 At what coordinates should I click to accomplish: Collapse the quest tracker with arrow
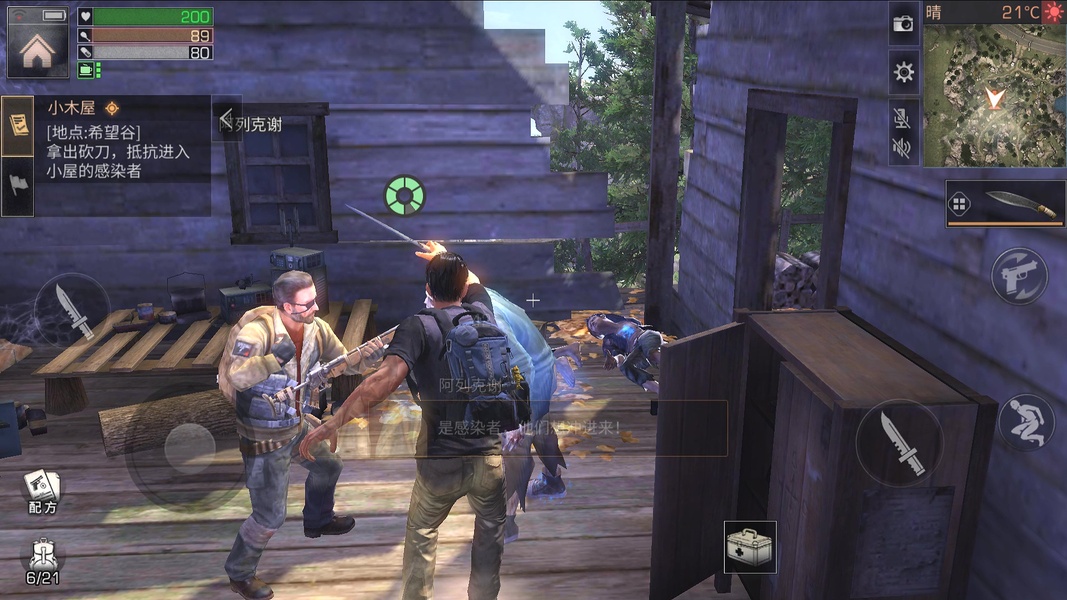click(x=227, y=118)
